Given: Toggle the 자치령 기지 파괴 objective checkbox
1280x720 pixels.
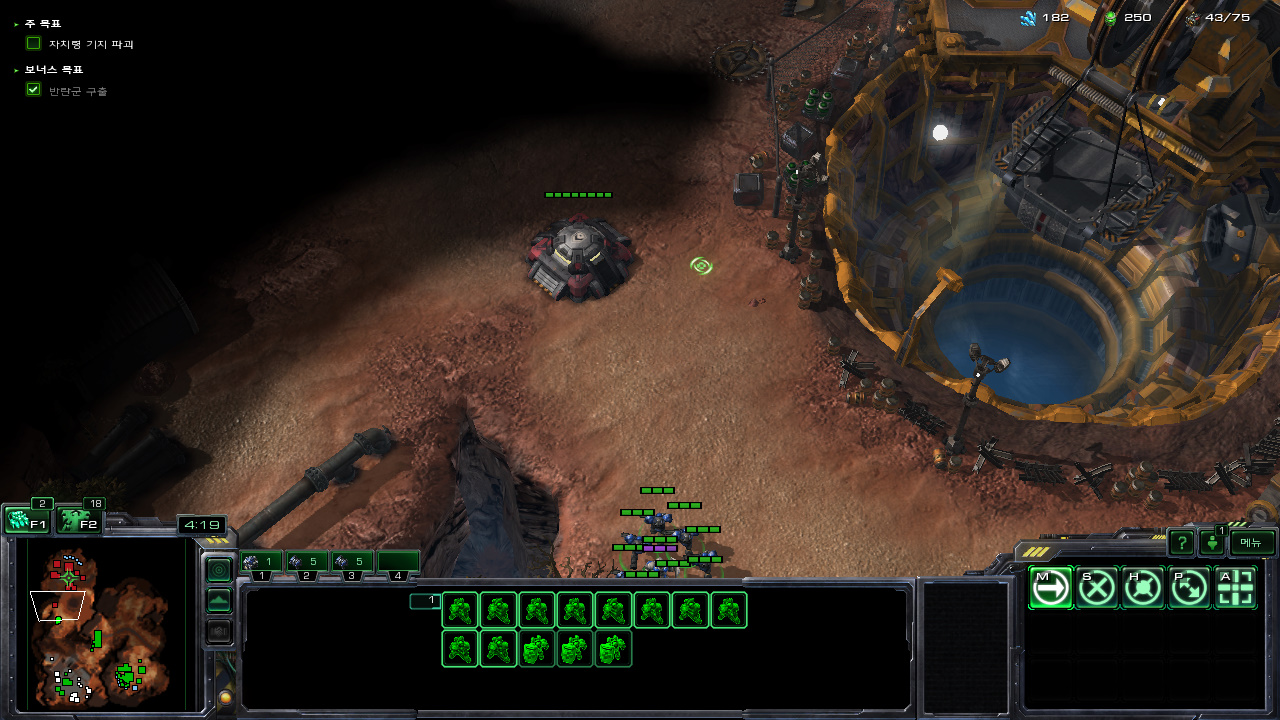Looking at the screenshot, I should [34, 44].
